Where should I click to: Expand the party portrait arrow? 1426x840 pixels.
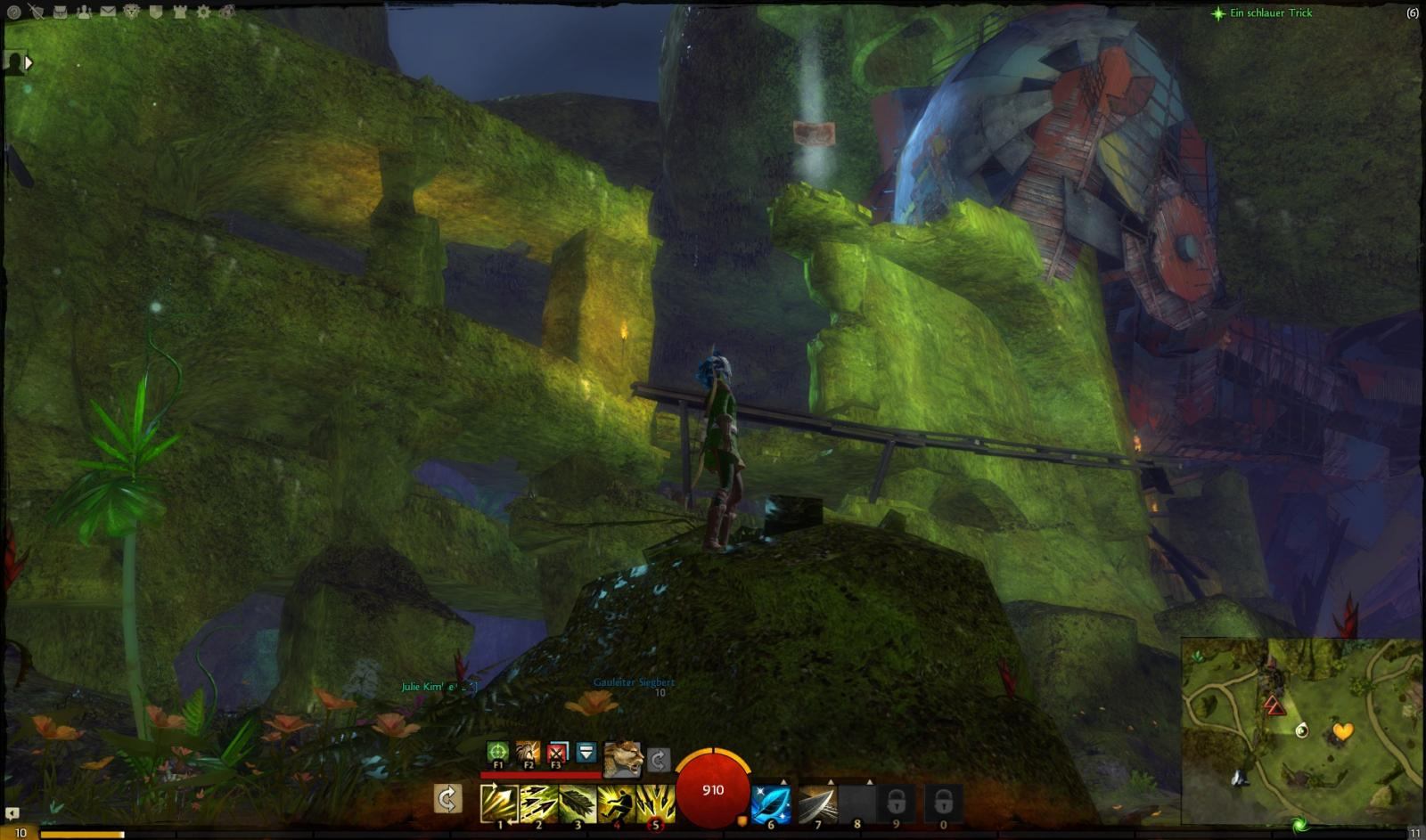pos(29,62)
